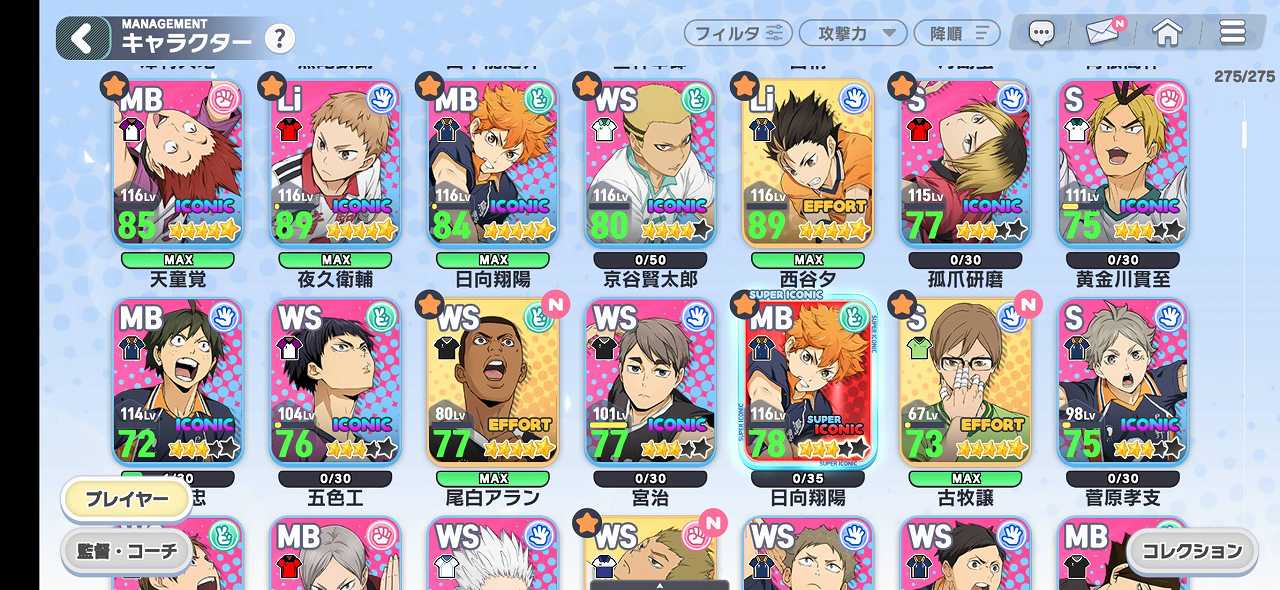Open the question mark help button

[x=280, y=39]
